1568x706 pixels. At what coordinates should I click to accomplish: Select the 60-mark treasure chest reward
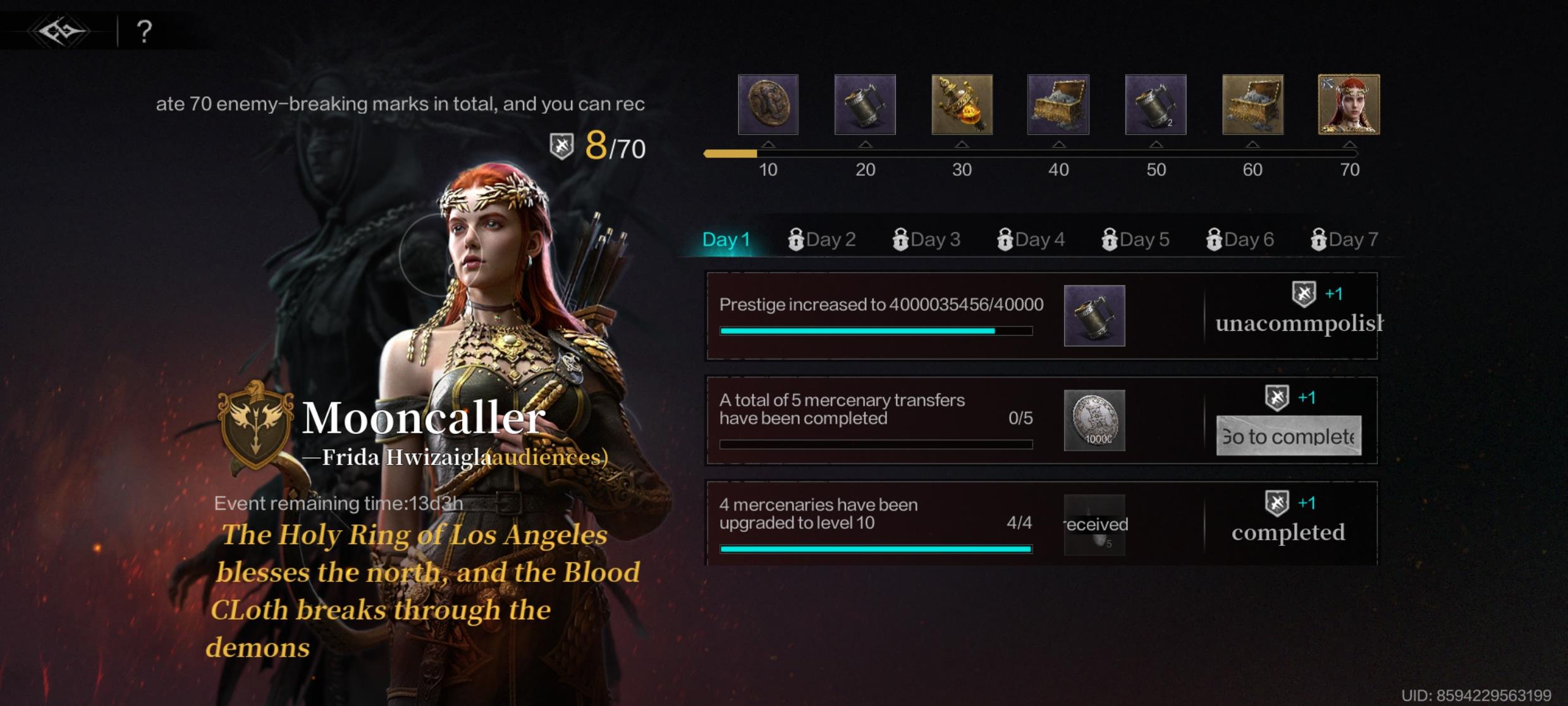pyautogui.click(x=1253, y=104)
